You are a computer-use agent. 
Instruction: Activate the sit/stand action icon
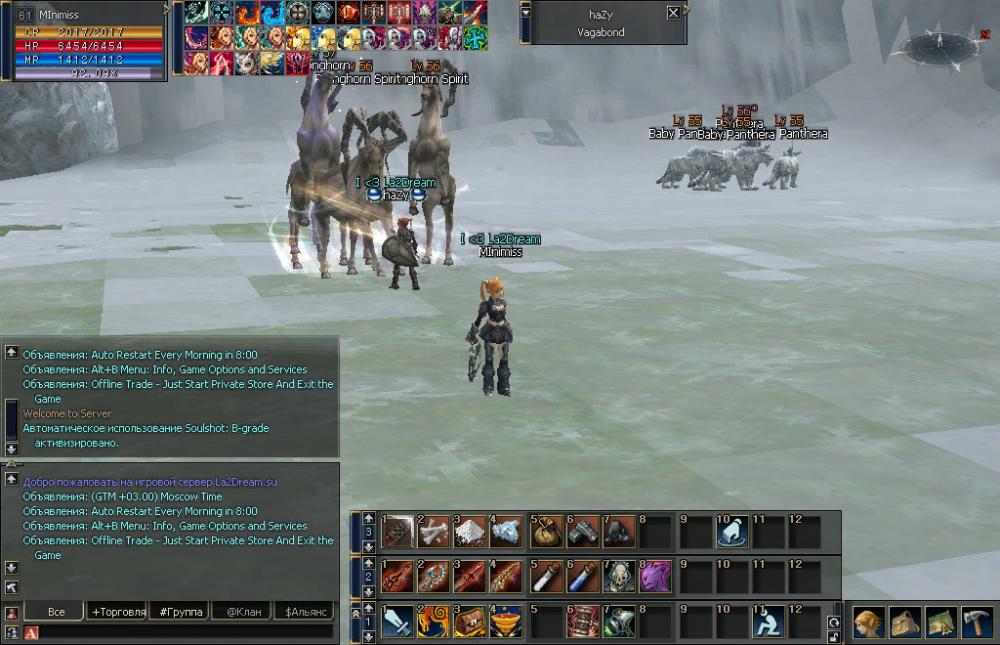click(767, 622)
